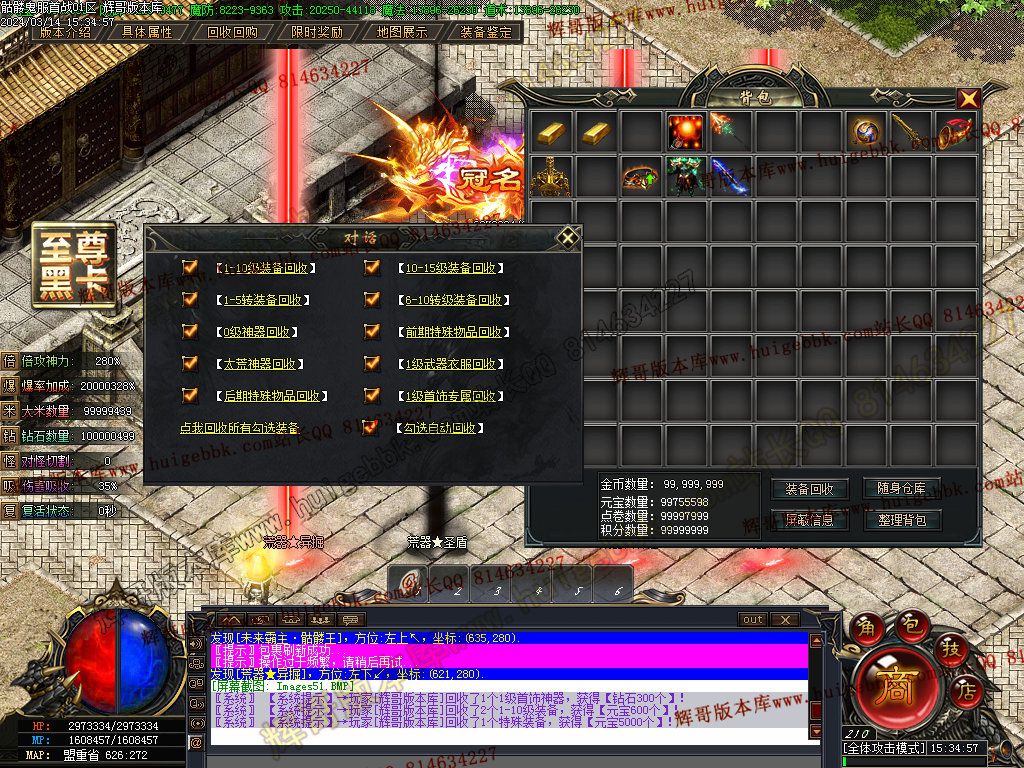Open the 版本介绍 top menu button
The image size is (1024, 768).
click(65, 32)
